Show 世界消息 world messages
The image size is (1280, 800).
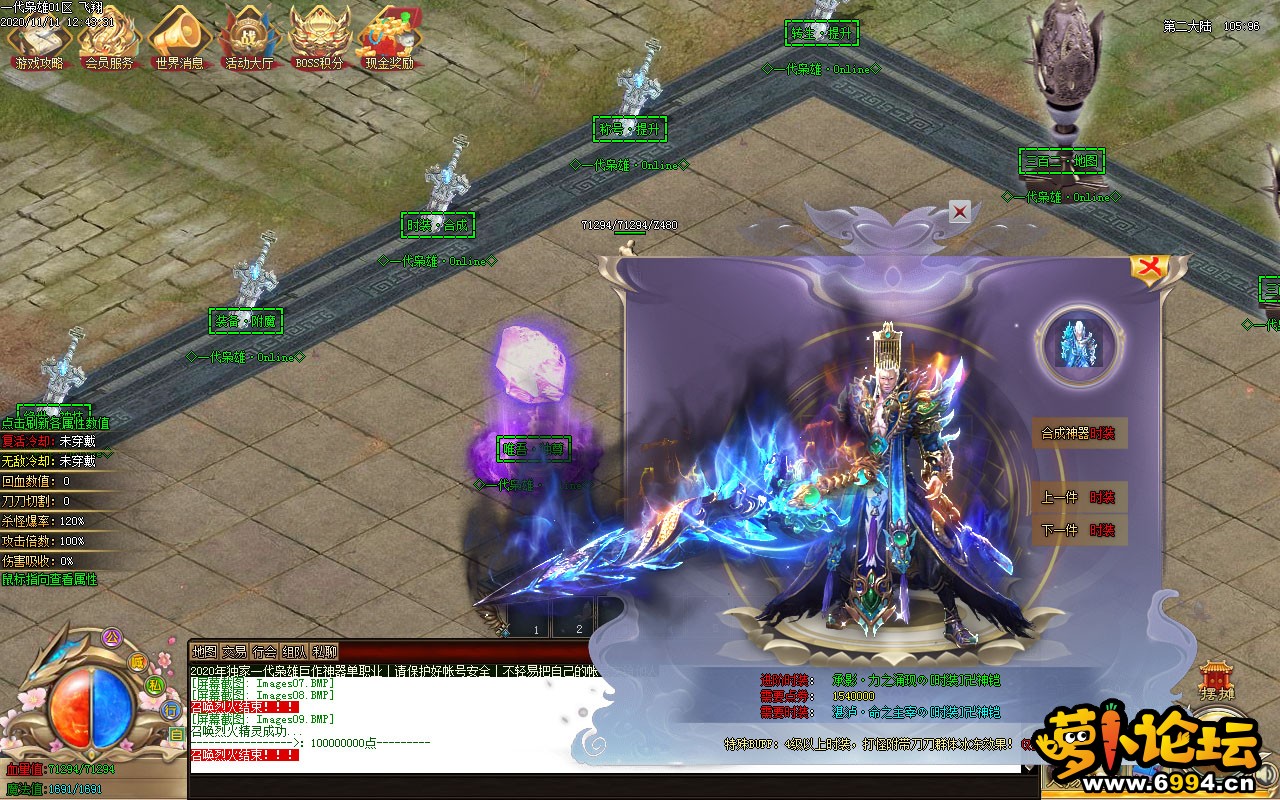(179, 42)
